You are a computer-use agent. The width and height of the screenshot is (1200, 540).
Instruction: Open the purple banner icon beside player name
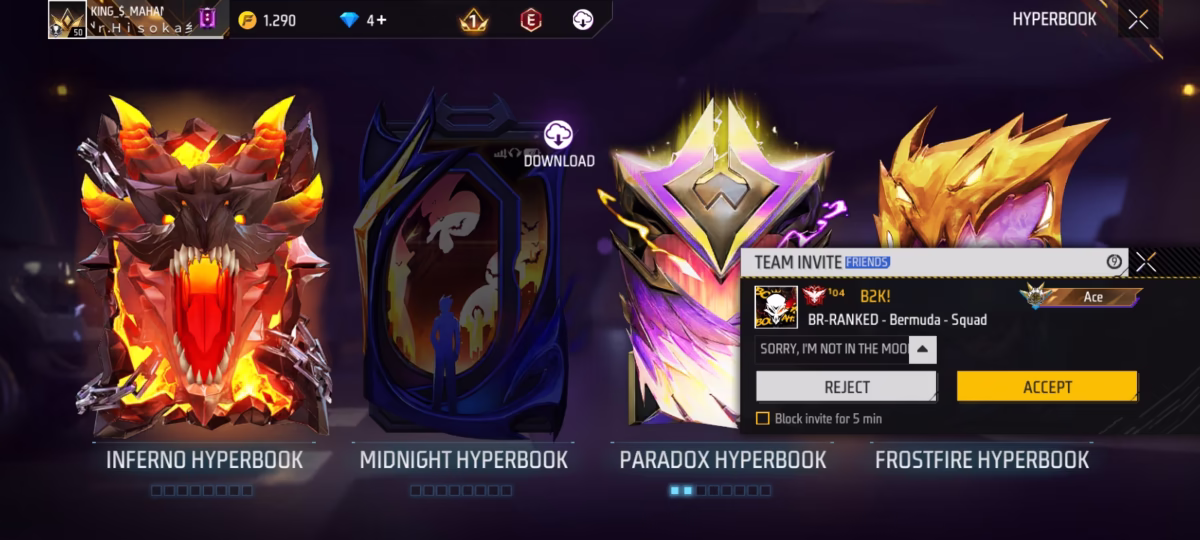[207, 18]
